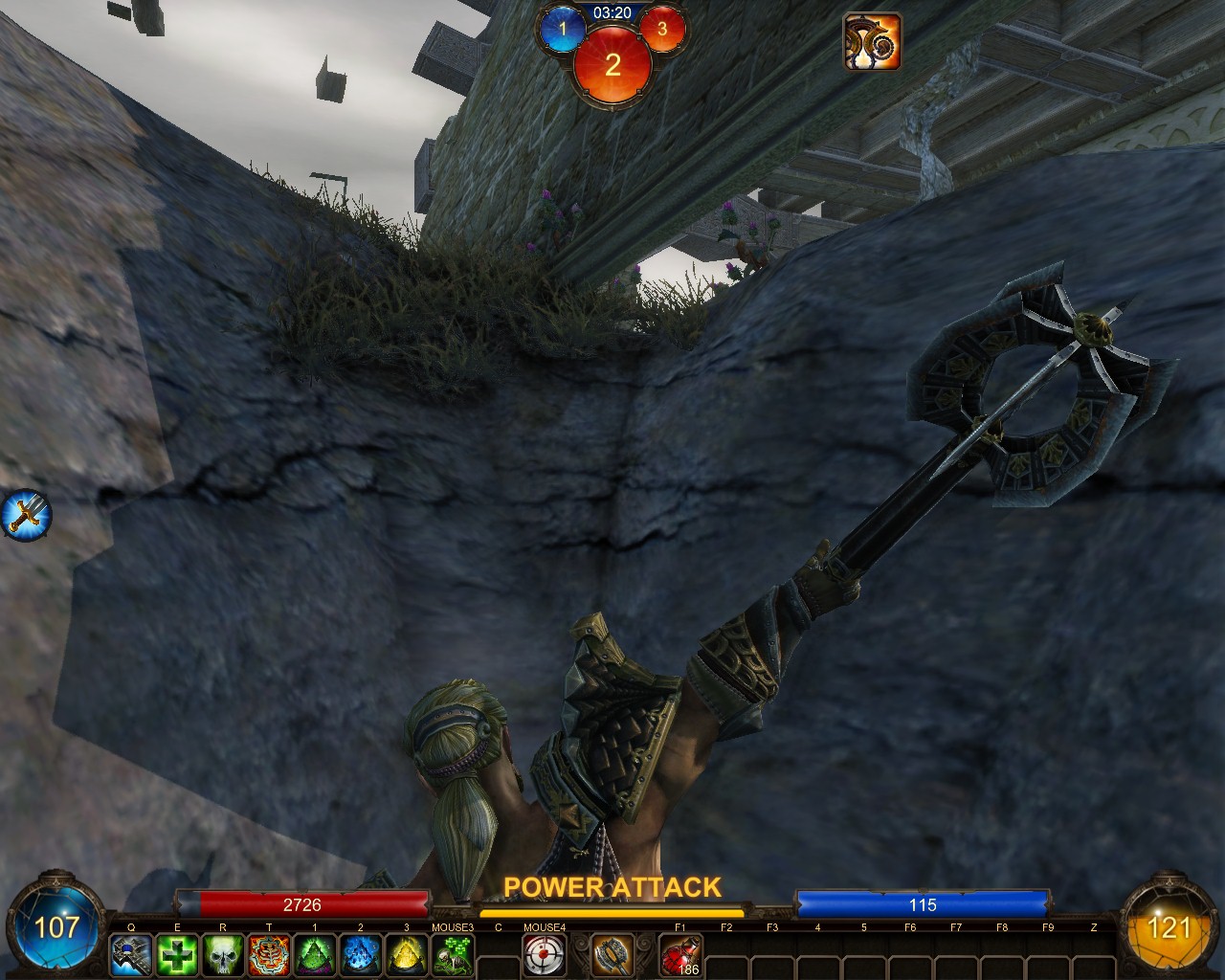The width and height of the screenshot is (1225, 980).
Task: Choose the red capture point 3 orb
Action: [661, 29]
